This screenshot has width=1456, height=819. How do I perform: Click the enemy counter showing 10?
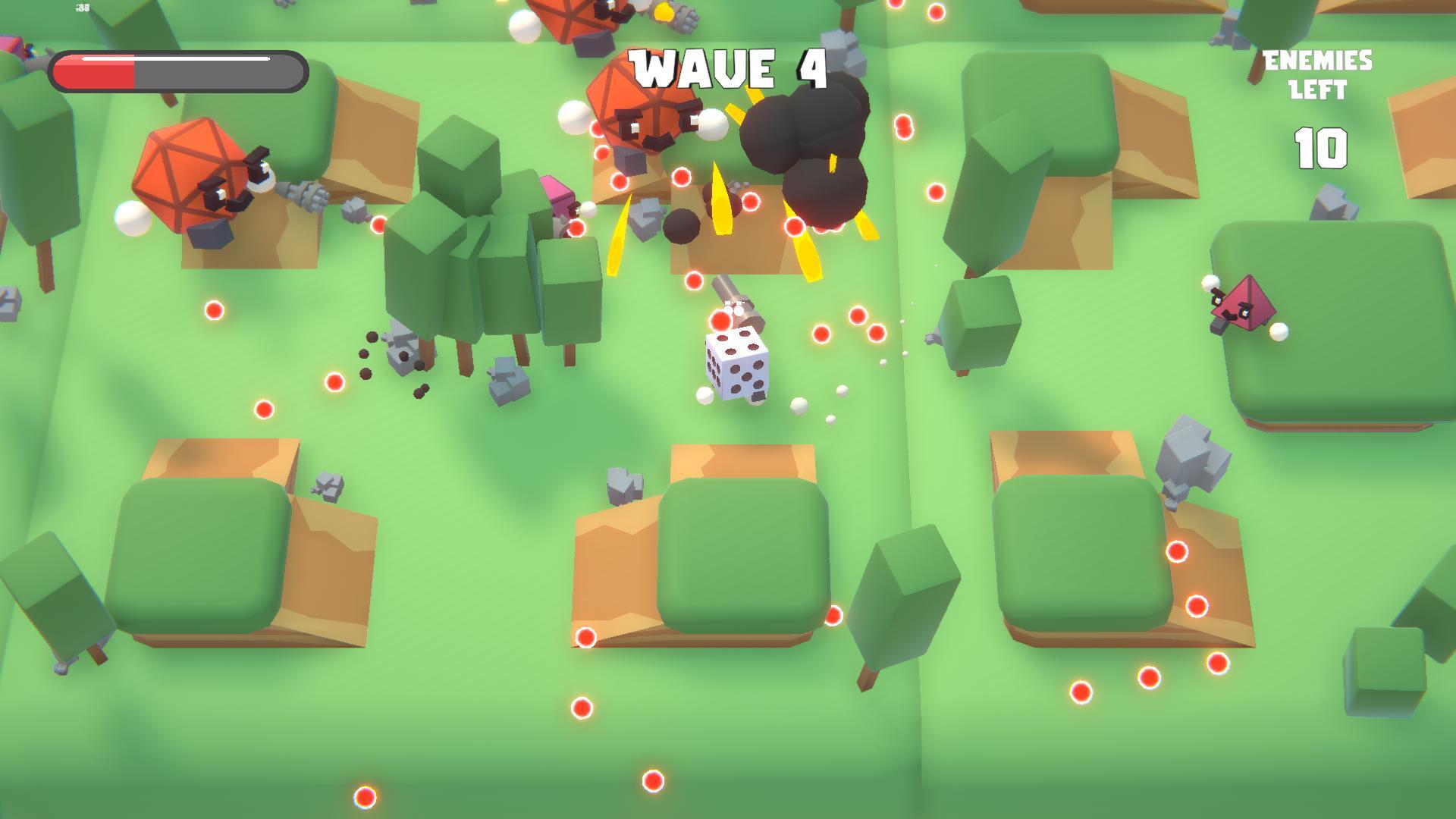click(1319, 150)
